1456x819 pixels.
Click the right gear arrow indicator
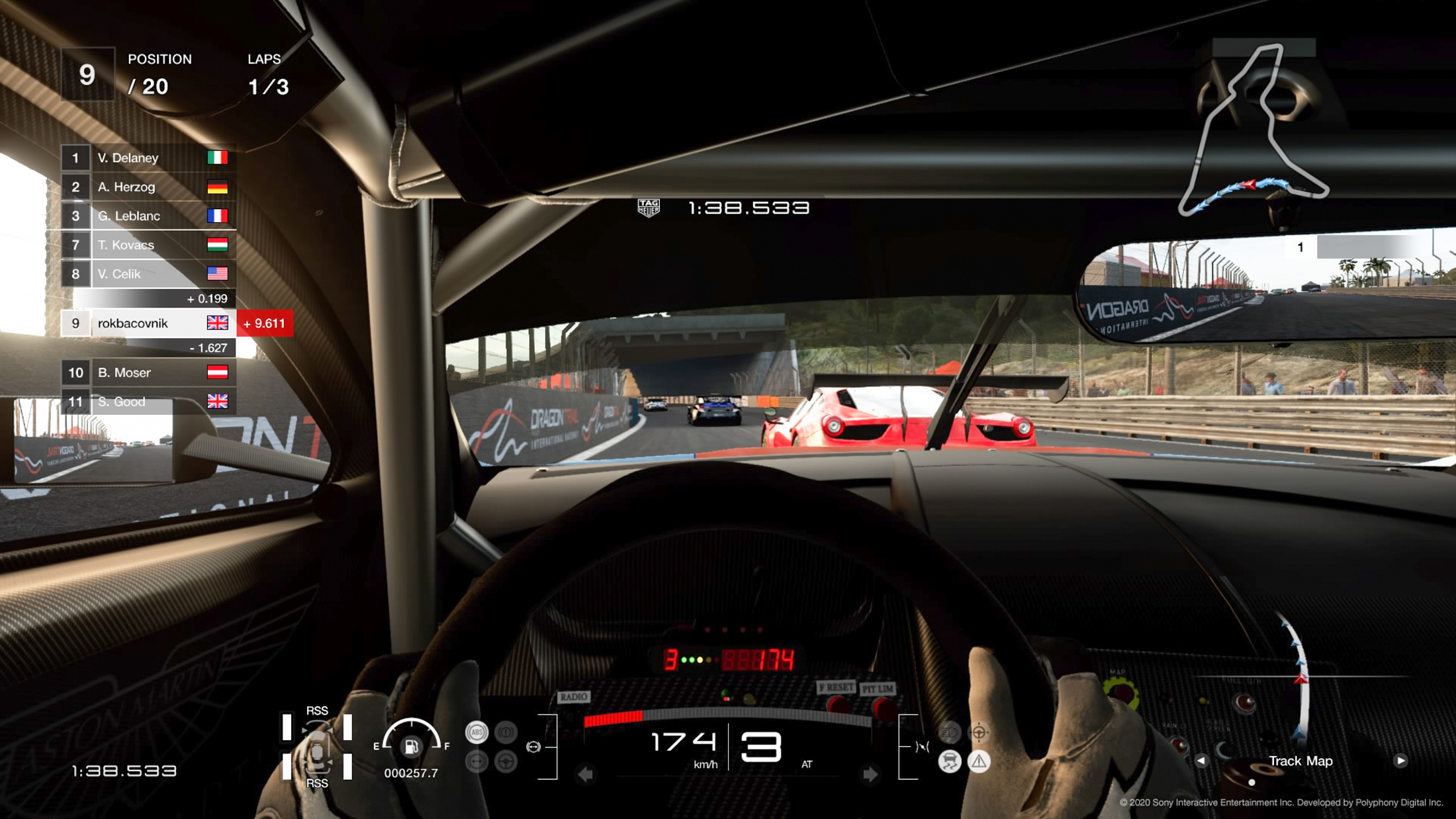[870, 773]
